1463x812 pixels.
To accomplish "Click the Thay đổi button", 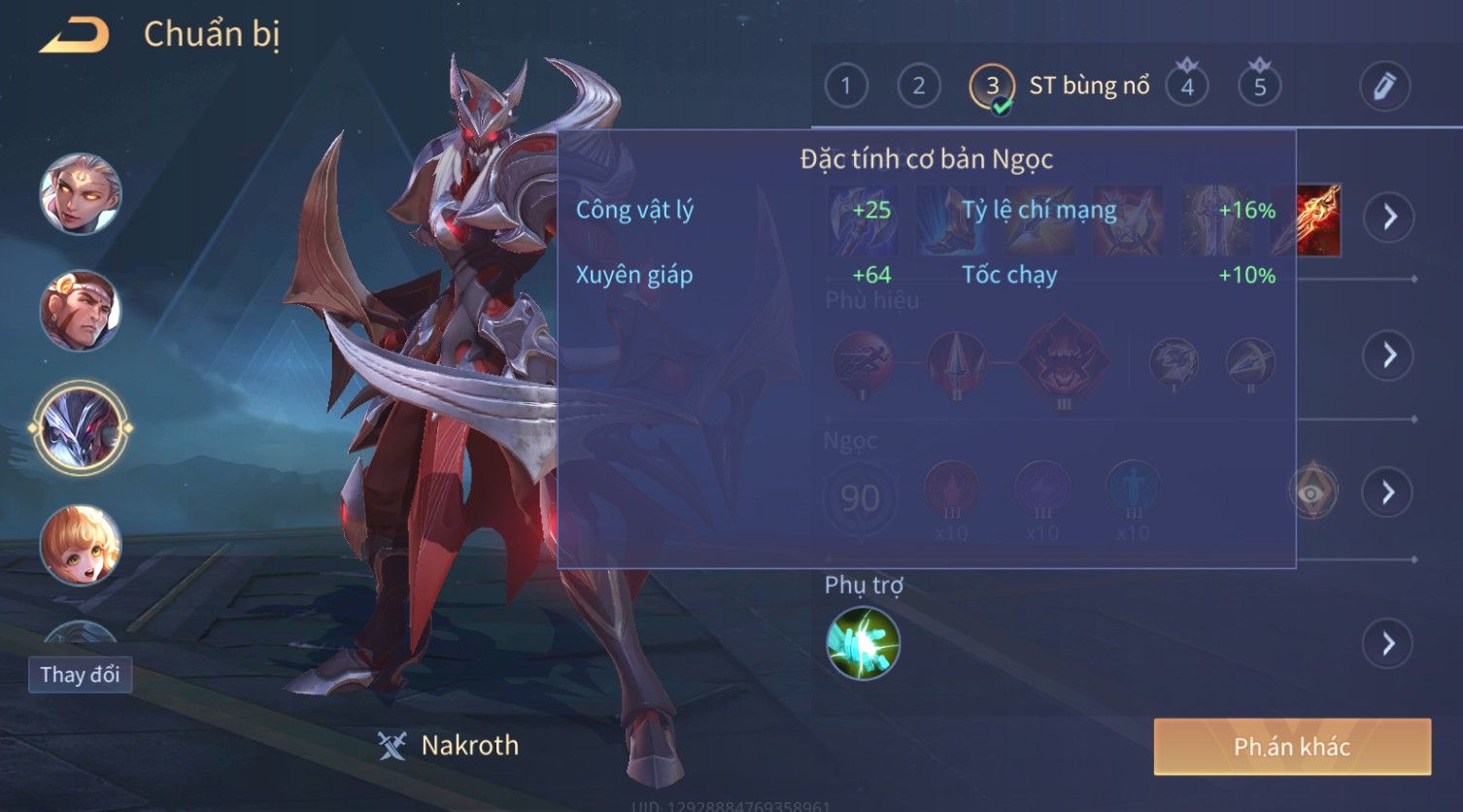I will click(80, 674).
